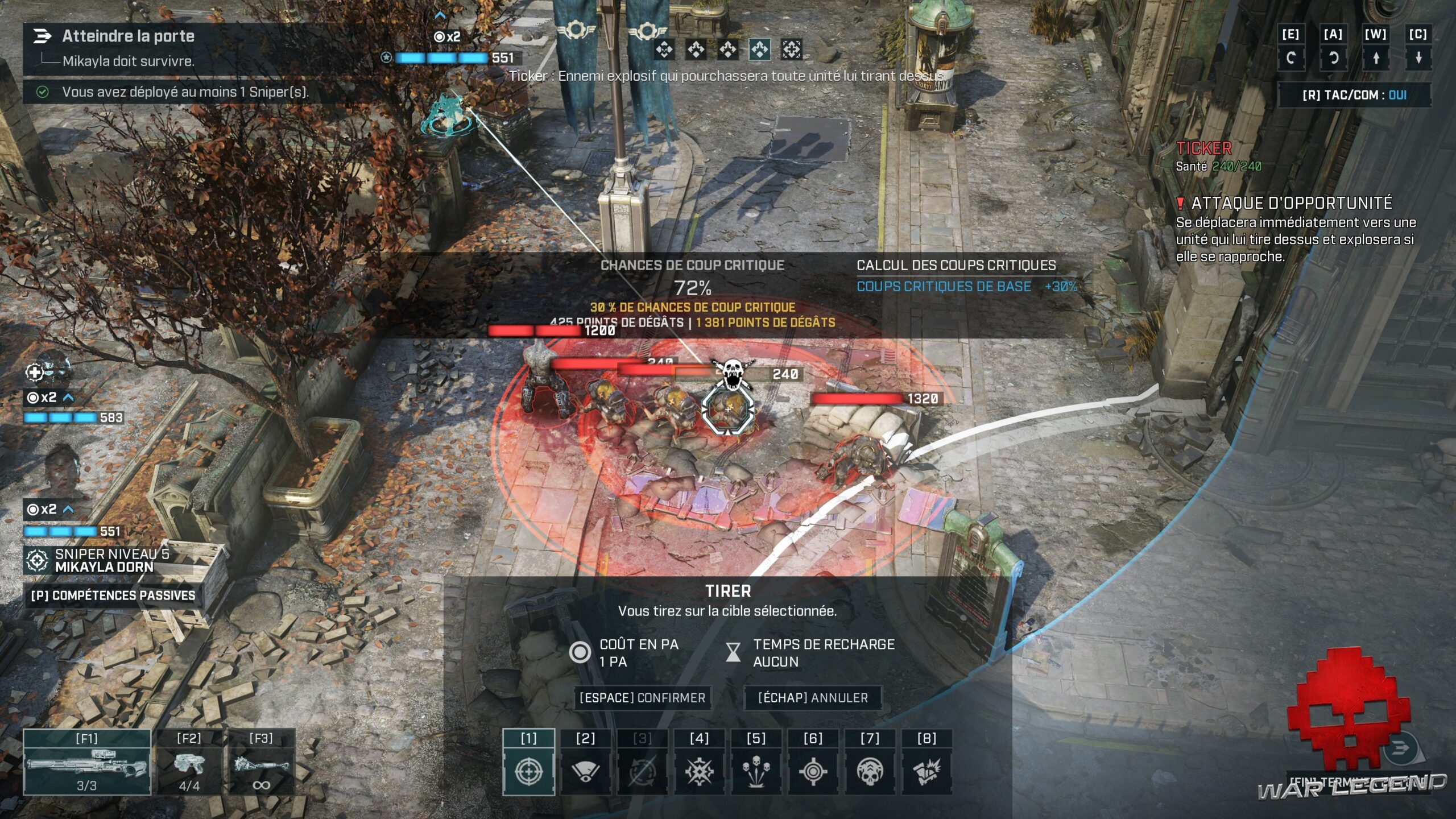The height and width of the screenshot is (819, 1456).
Task: Activate the round target reticle ability
Action: tap(813, 771)
